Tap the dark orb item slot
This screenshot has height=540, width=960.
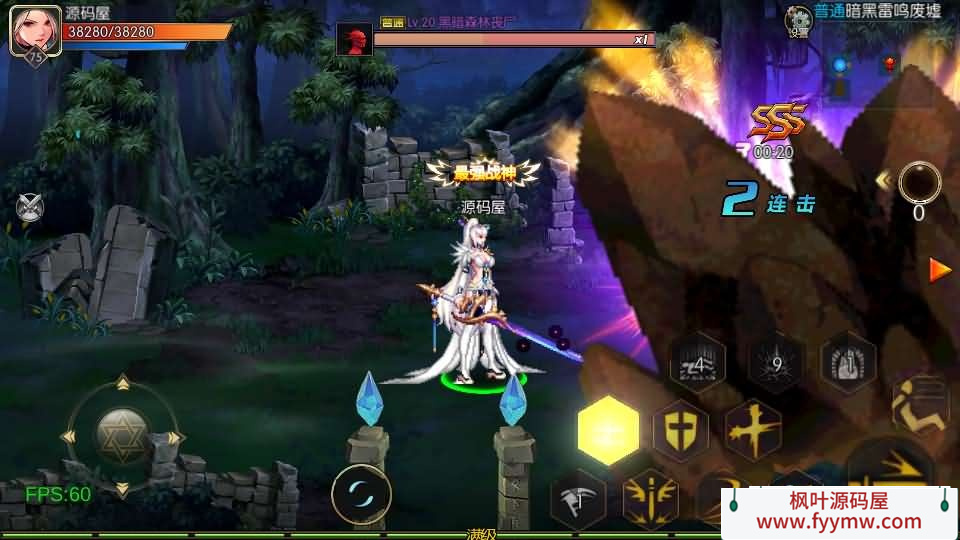[x=919, y=184]
